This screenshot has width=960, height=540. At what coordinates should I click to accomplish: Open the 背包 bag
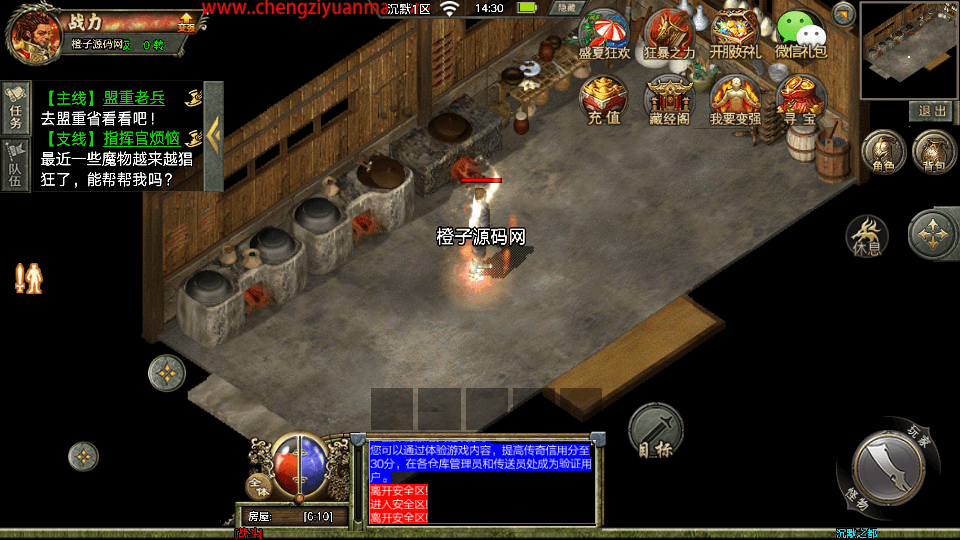tap(934, 152)
